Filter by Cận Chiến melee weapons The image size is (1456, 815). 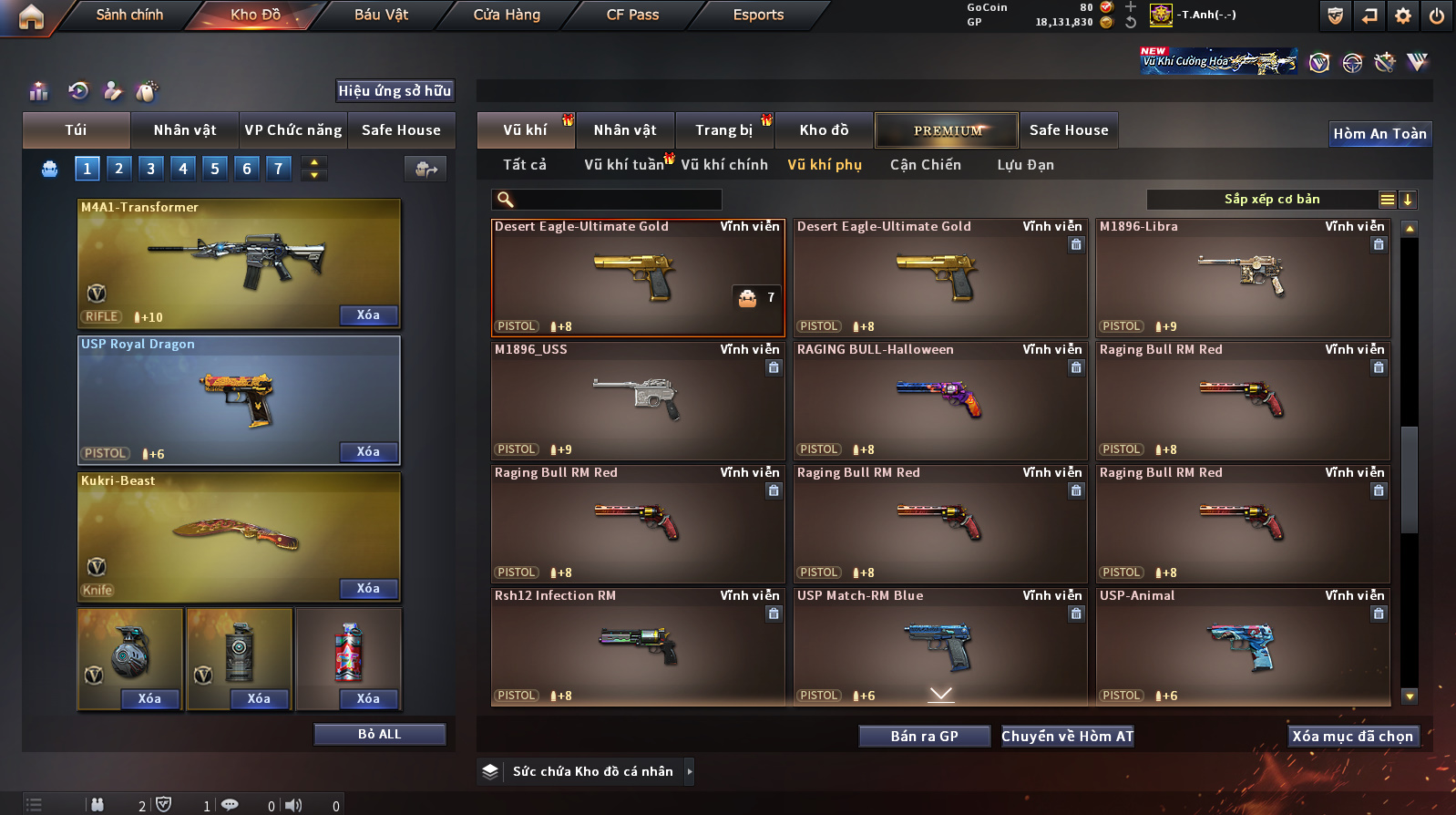[x=925, y=165]
